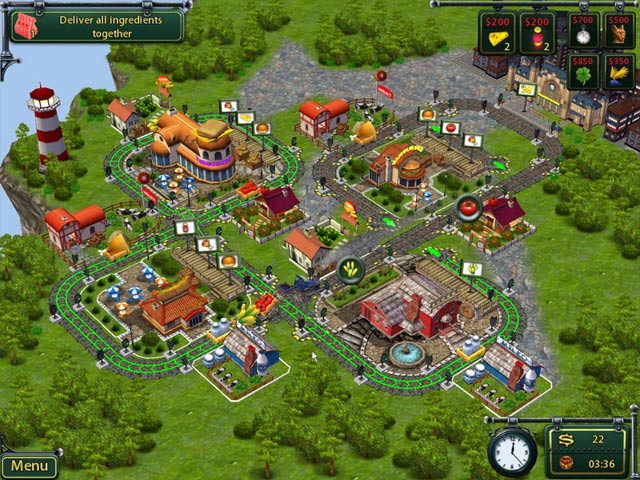Open the Menu button
This screenshot has height=480, width=640.
point(29,466)
